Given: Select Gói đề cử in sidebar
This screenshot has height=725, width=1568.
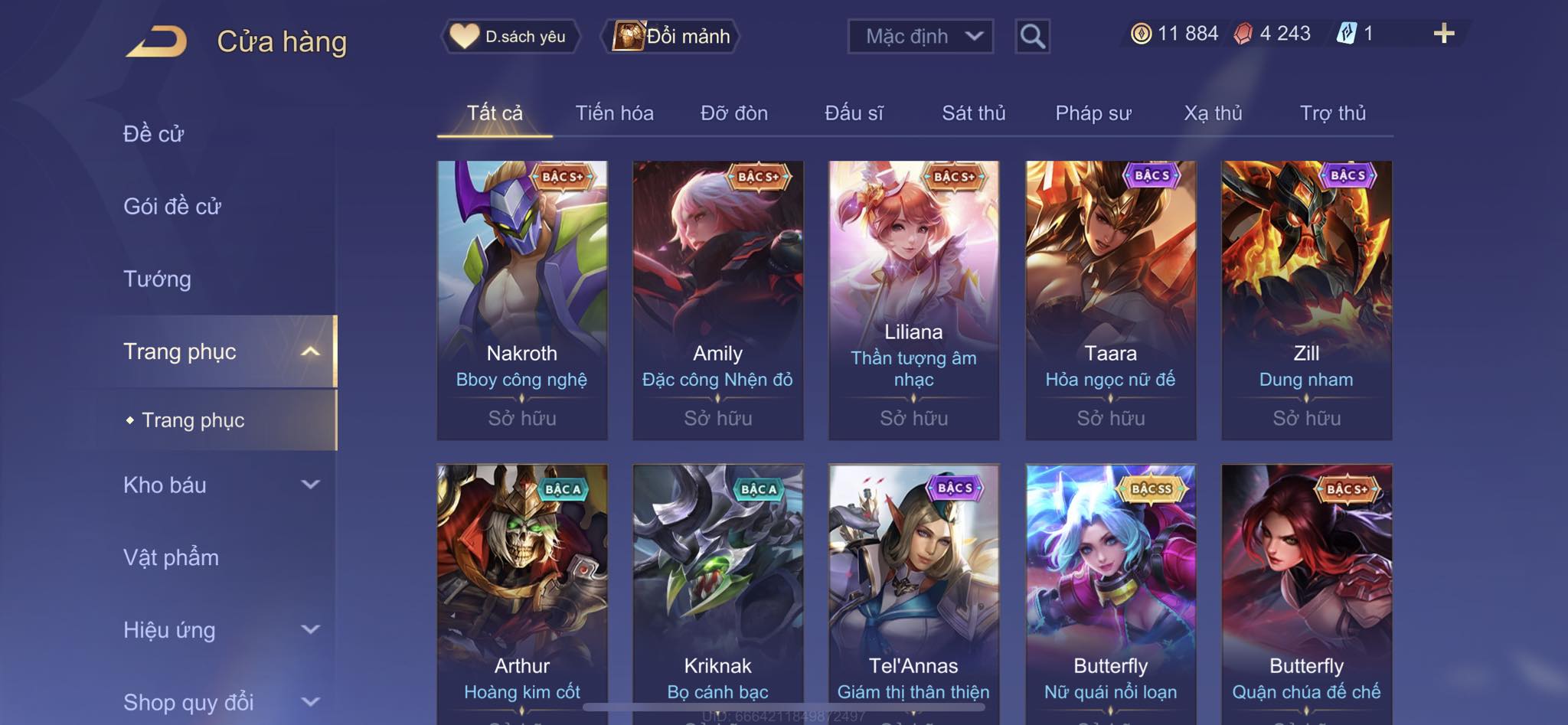Looking at the screenshot, I should point(172,206).
